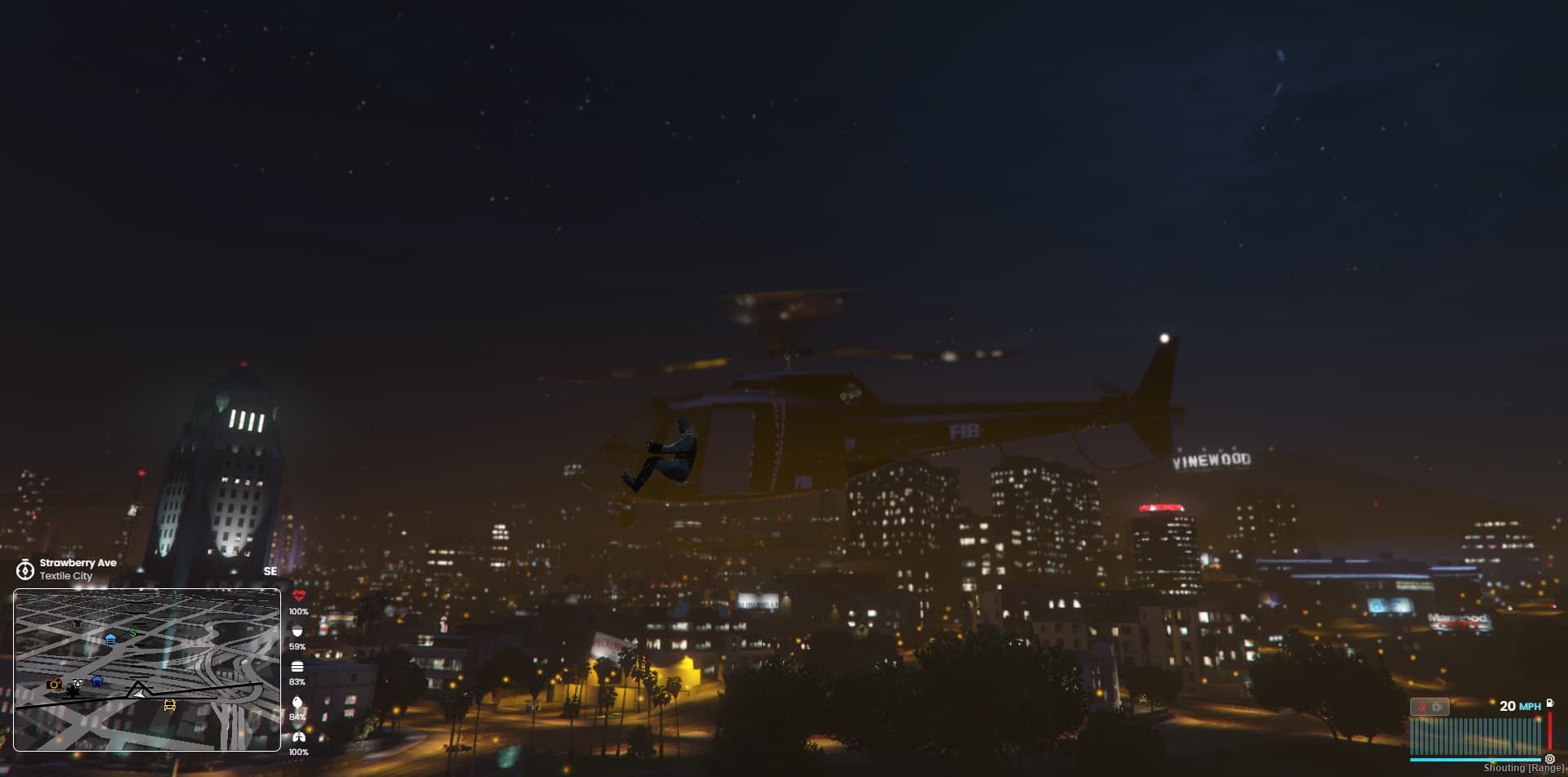The image size is (1568, 777).
Task: Click the red health heart icon
Action: (298, 596)
